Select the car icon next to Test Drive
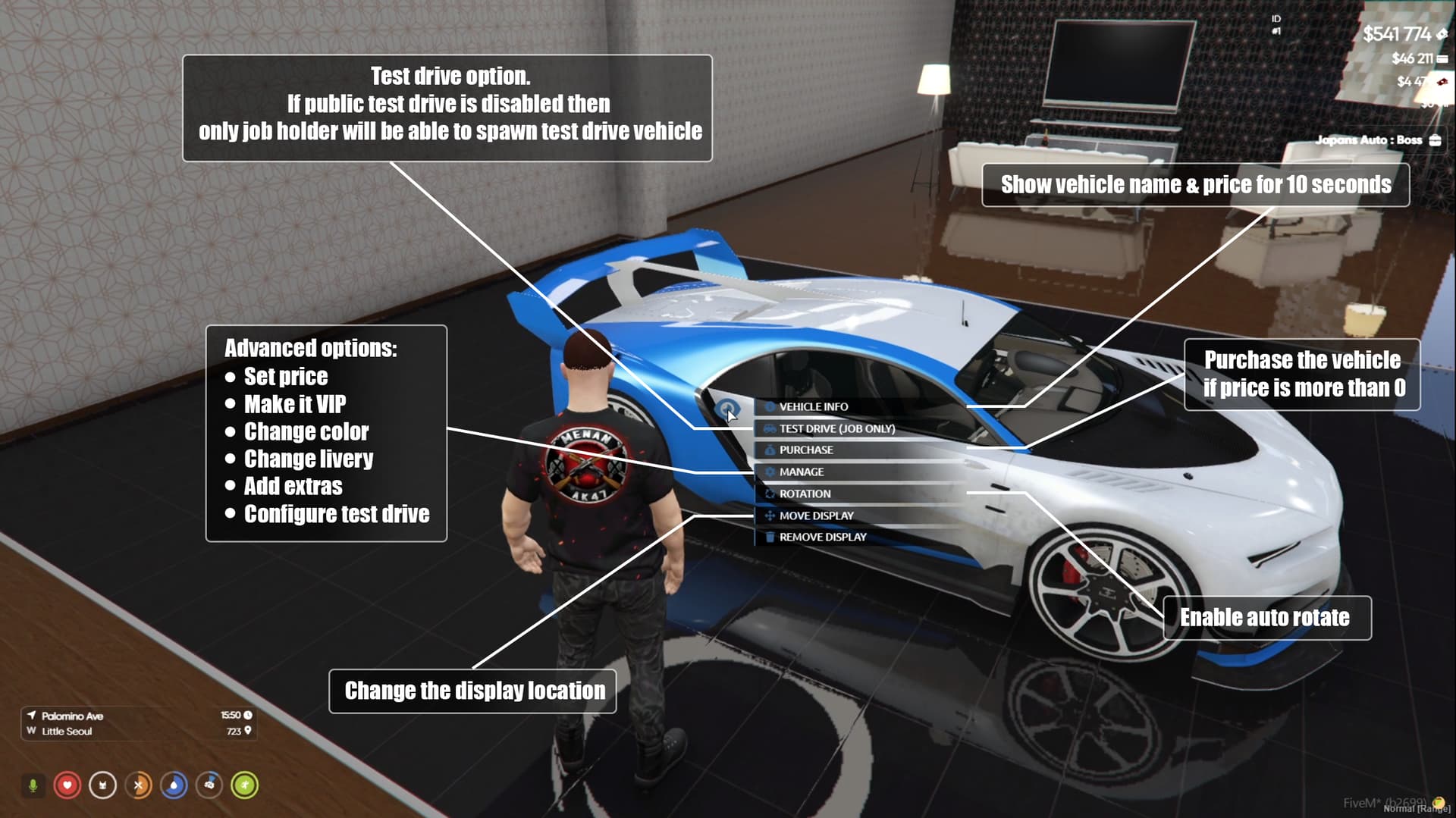The width and height of the screenshot is (1456, 818). 769,428
